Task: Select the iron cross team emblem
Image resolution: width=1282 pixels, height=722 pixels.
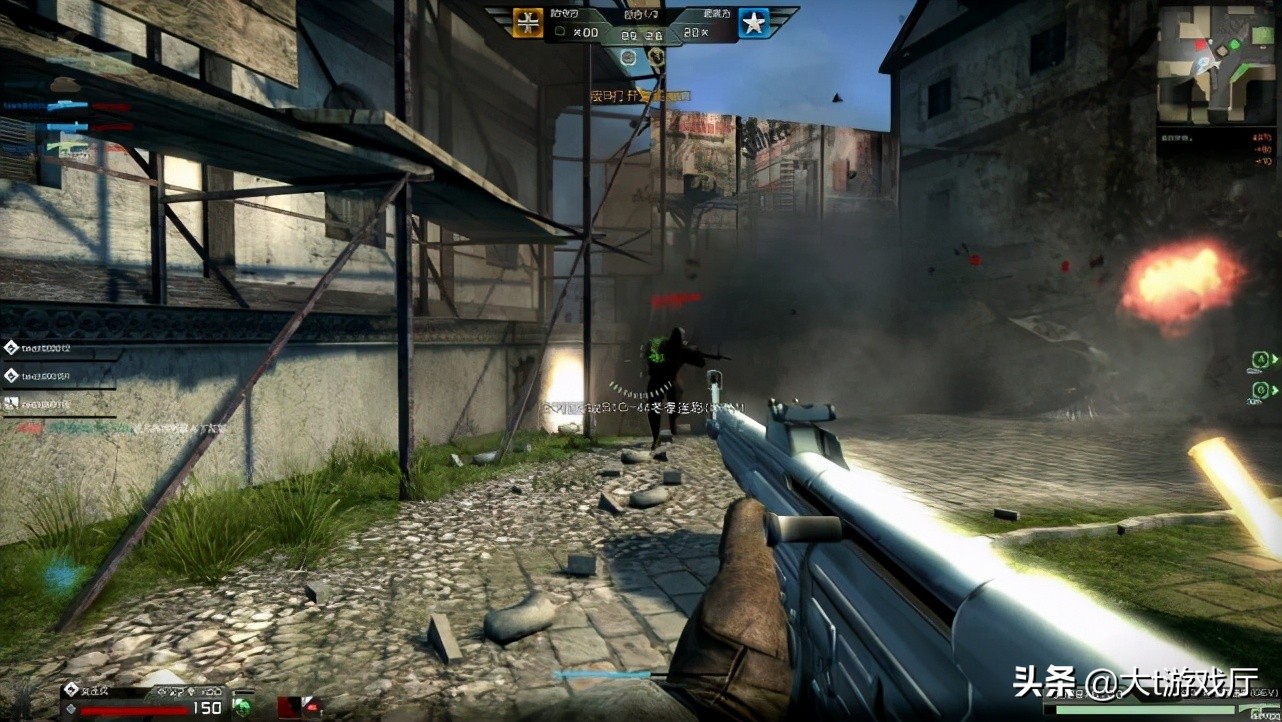Action: point(527,22)
